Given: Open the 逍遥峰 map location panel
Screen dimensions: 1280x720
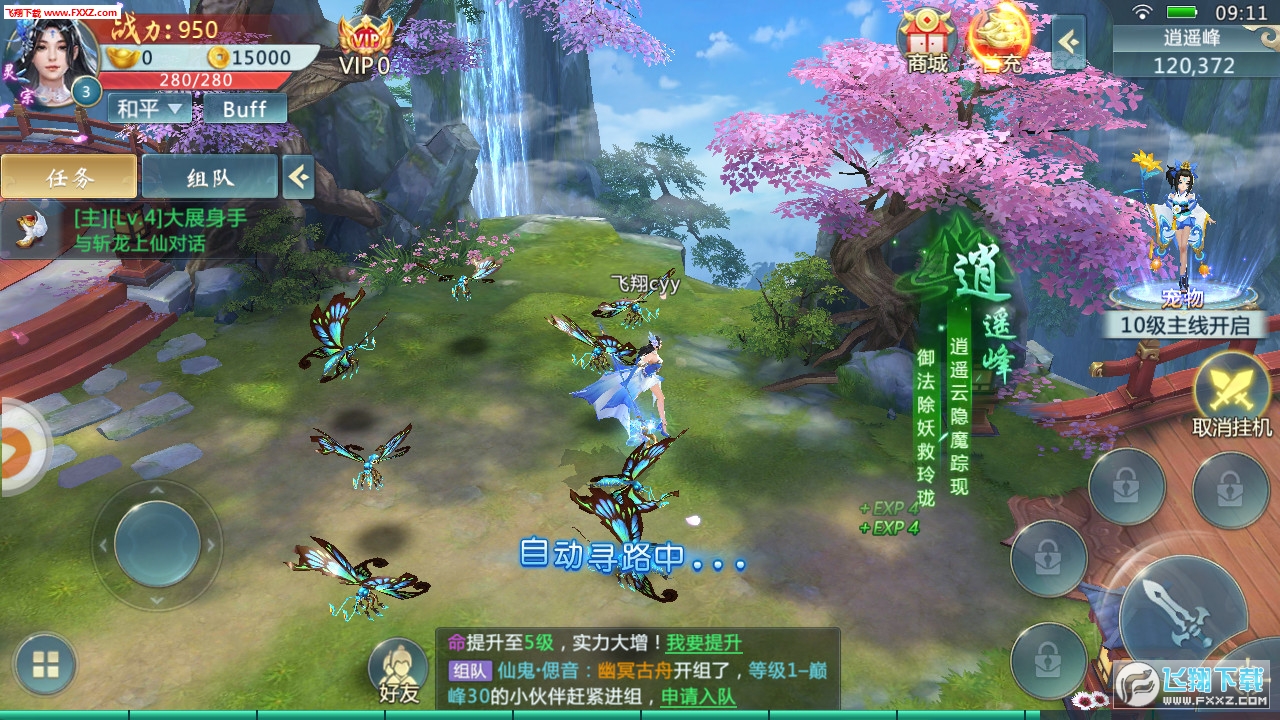Looking at the screenshot, I should [x=1194, y=52].
